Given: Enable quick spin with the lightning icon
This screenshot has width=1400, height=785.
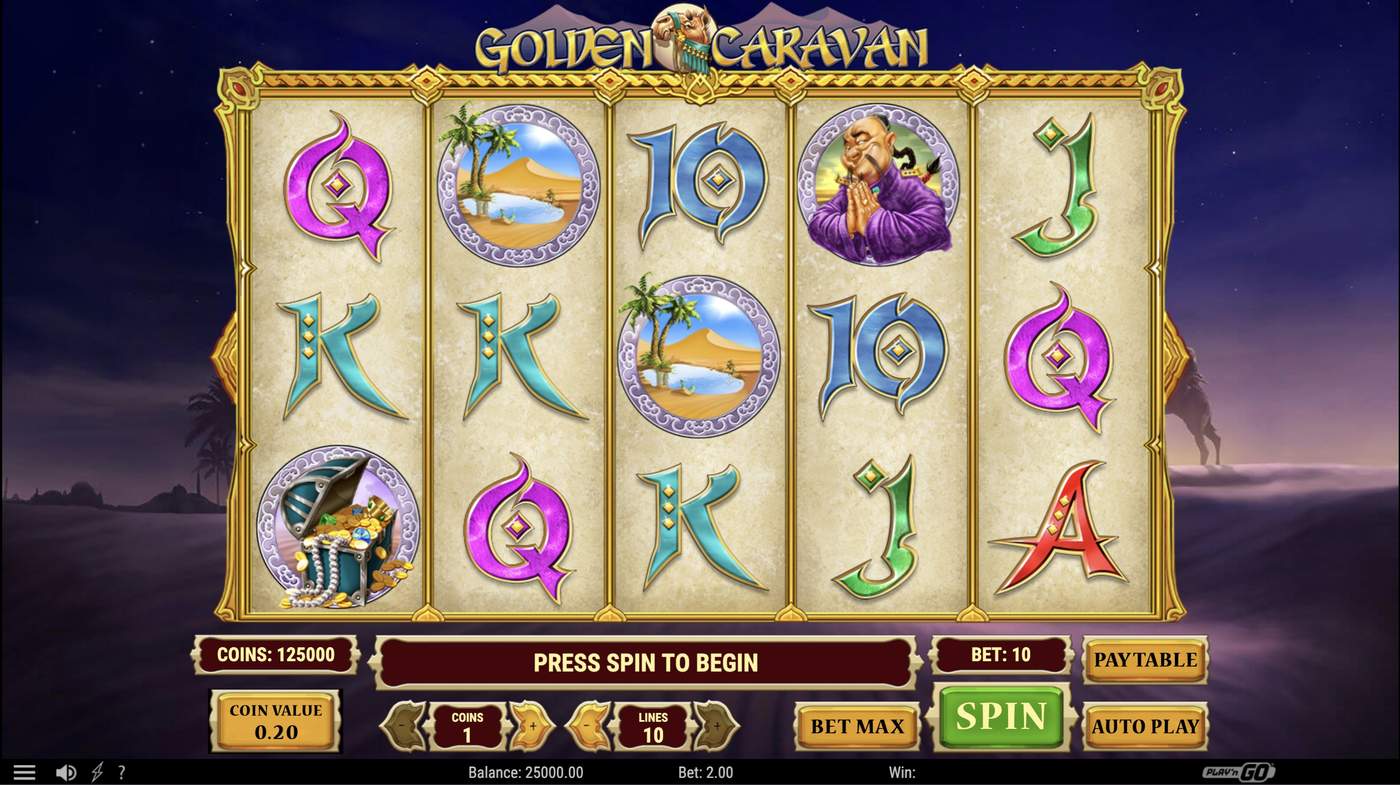Looking at the screenshot, I should 96,771.
